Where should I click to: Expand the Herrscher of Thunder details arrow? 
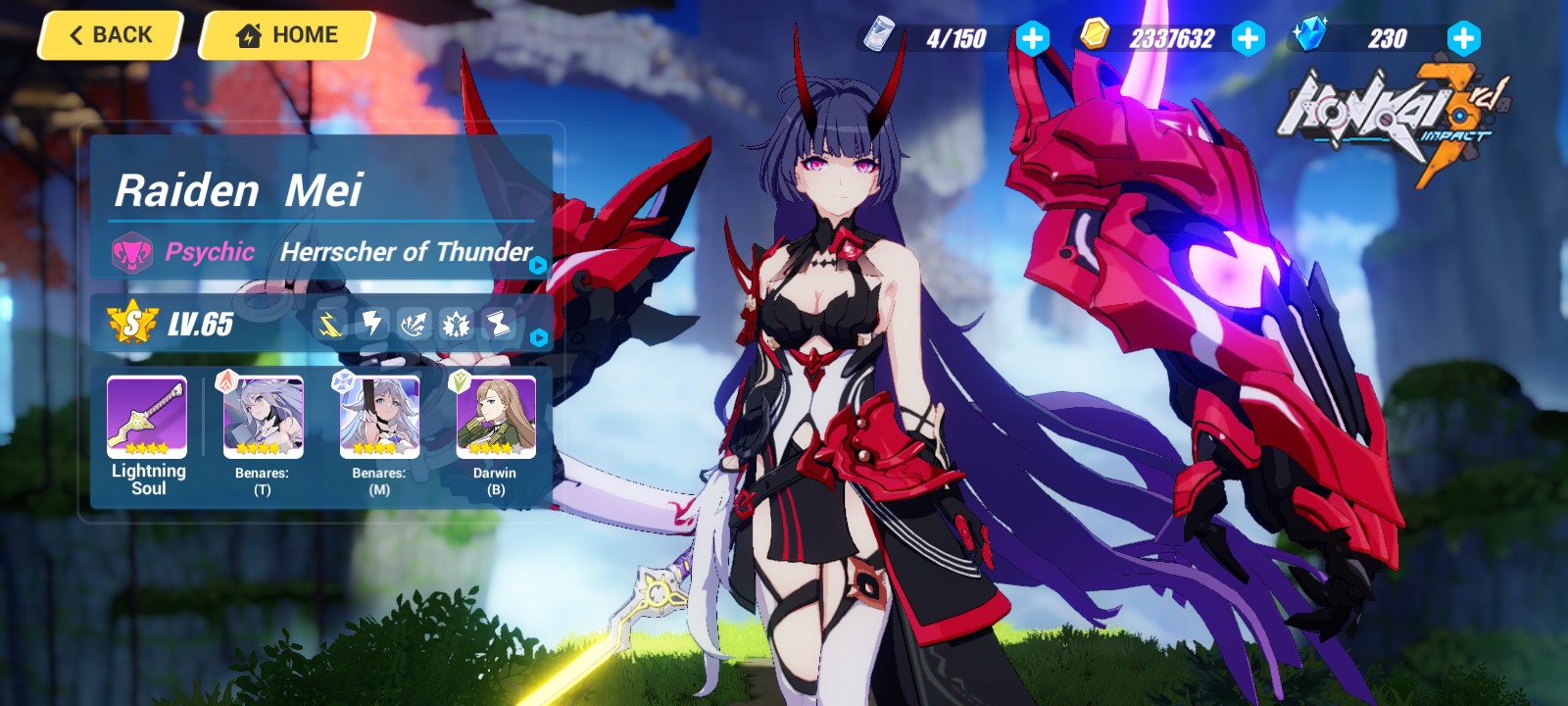click(x=535, y=263)
